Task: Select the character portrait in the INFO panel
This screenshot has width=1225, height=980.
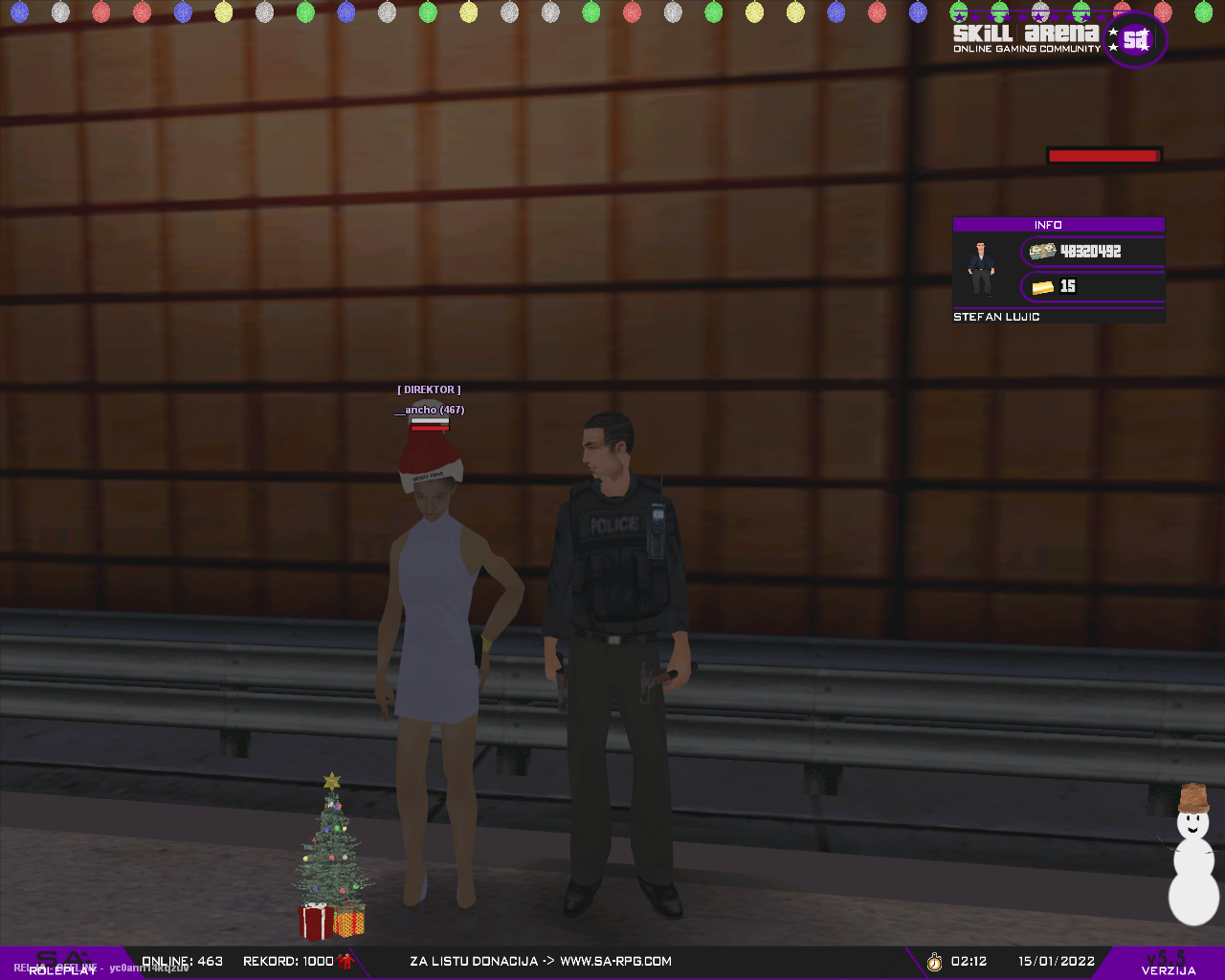Action: point(980,269)
